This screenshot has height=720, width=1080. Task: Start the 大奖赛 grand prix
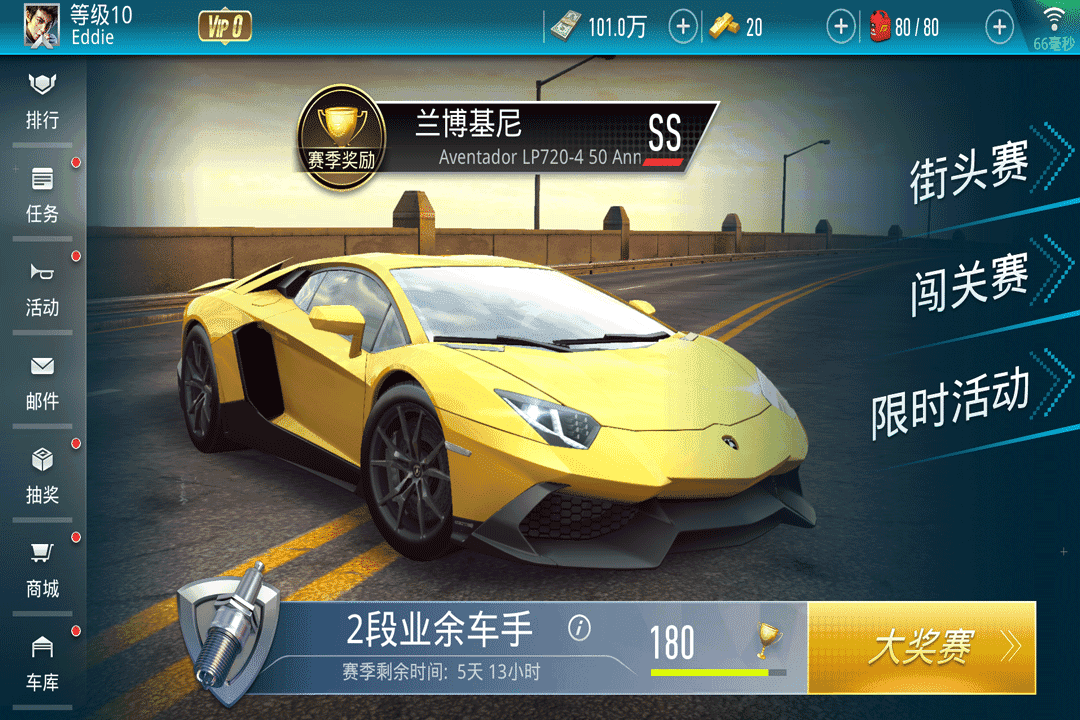(921, 648)
